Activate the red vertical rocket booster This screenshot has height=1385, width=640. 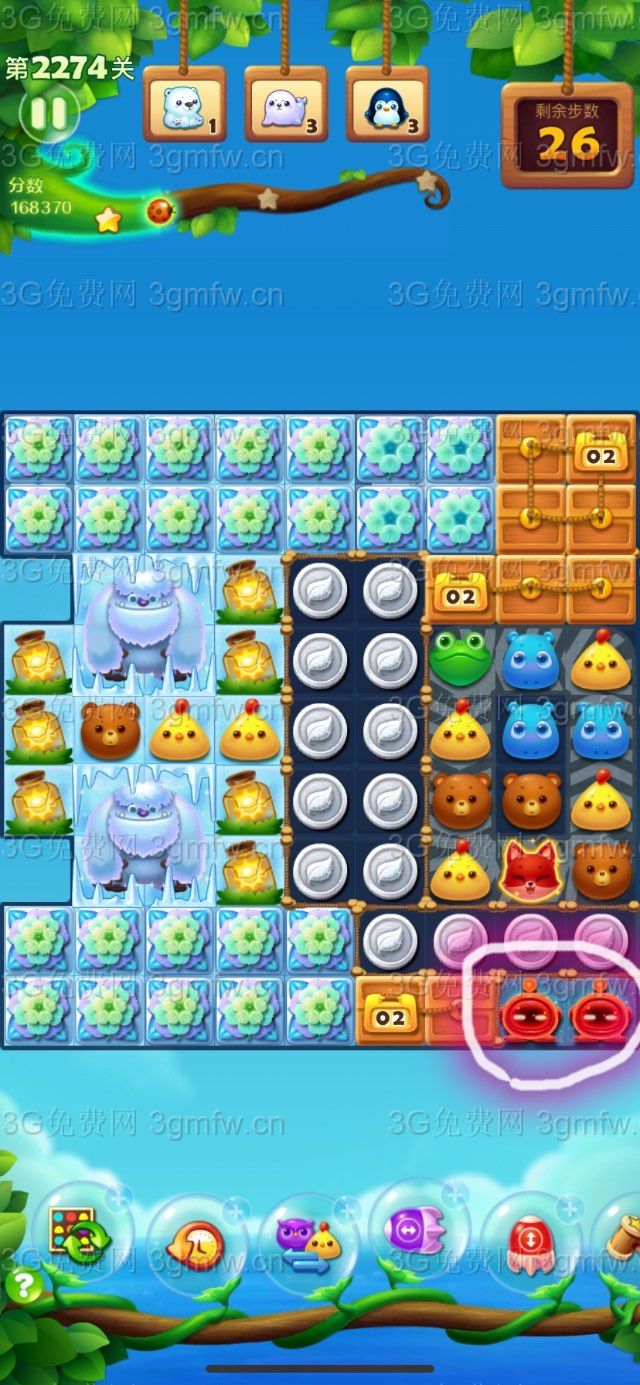click(x=530, y=1240)
